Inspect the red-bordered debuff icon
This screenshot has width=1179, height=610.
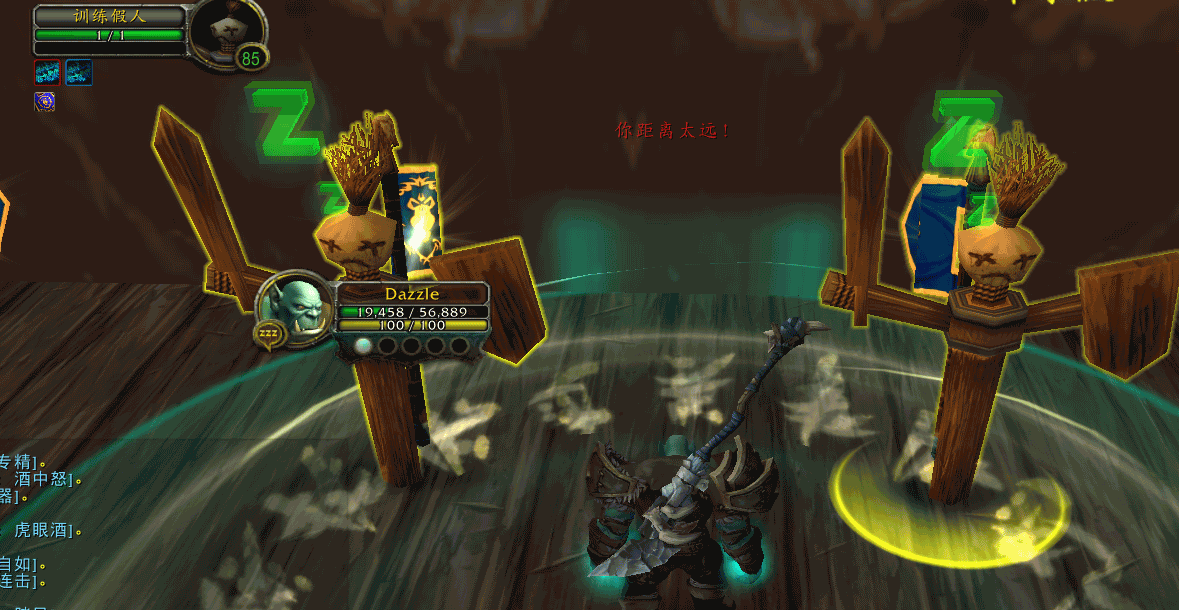click(47, 72)
